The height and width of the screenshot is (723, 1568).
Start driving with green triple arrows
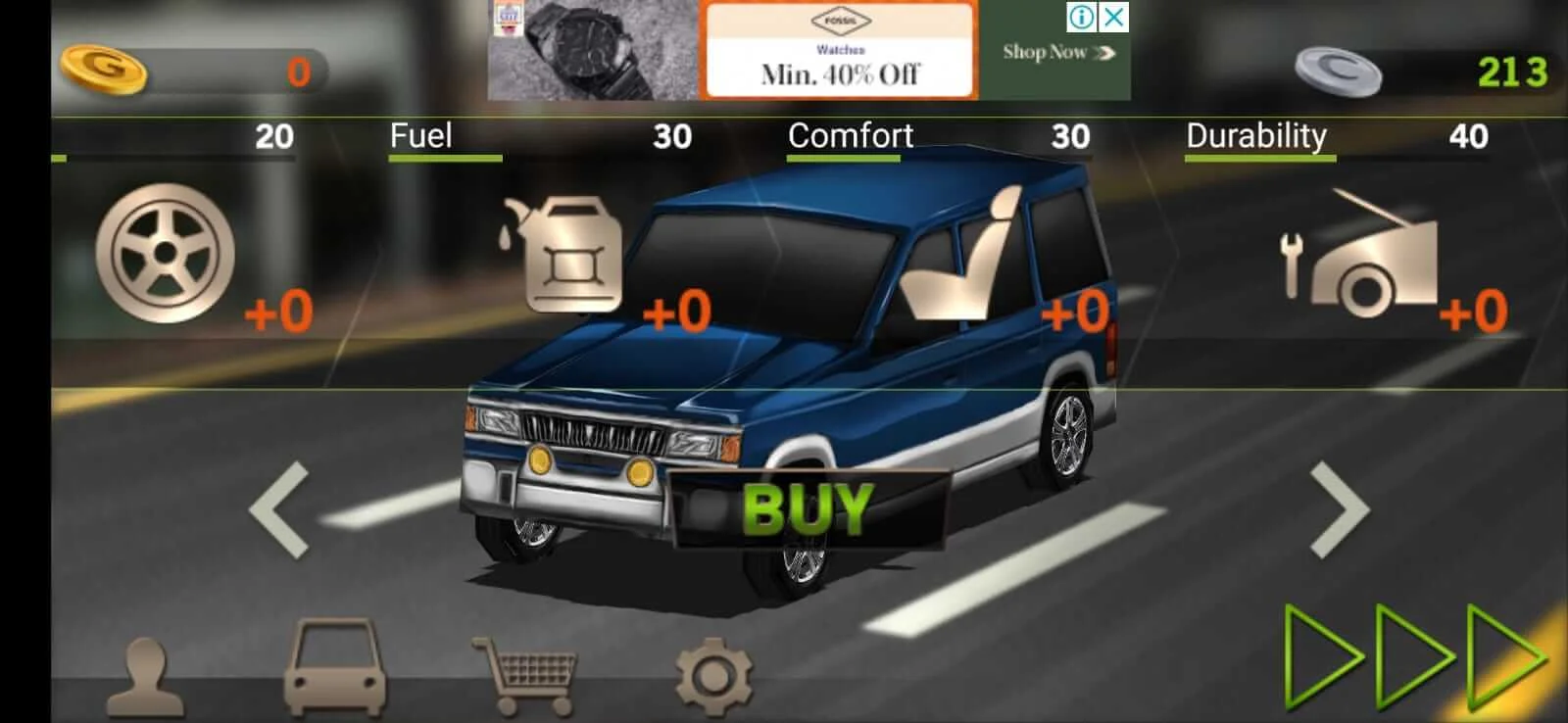1414,656
